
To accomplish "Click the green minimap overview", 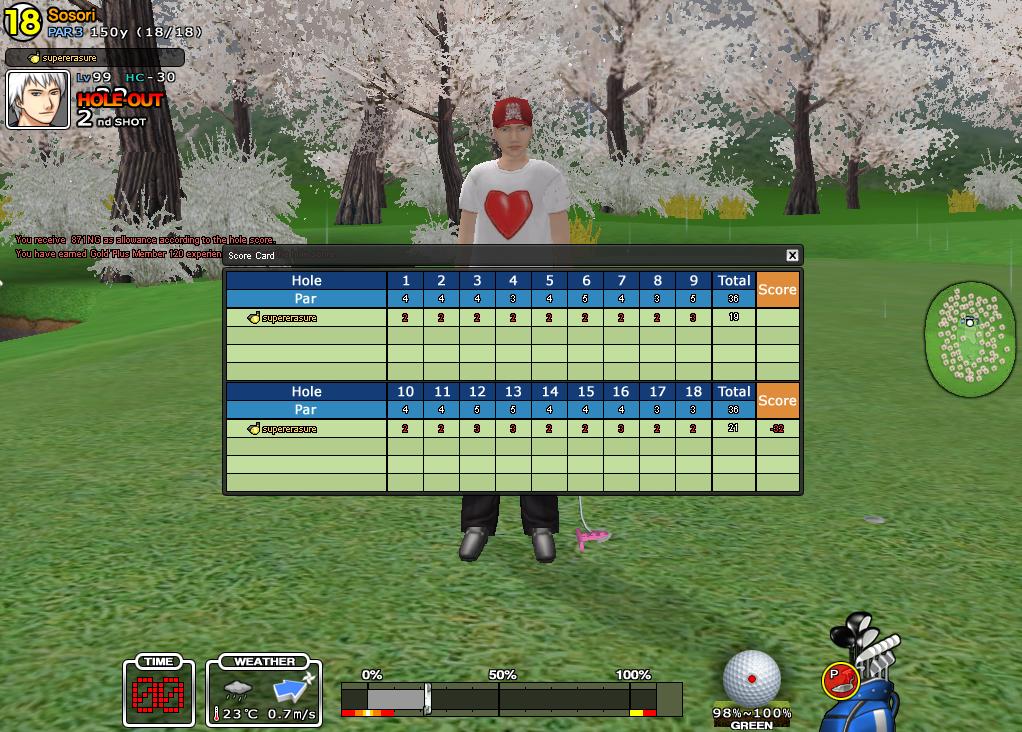I will pos(969,338).
